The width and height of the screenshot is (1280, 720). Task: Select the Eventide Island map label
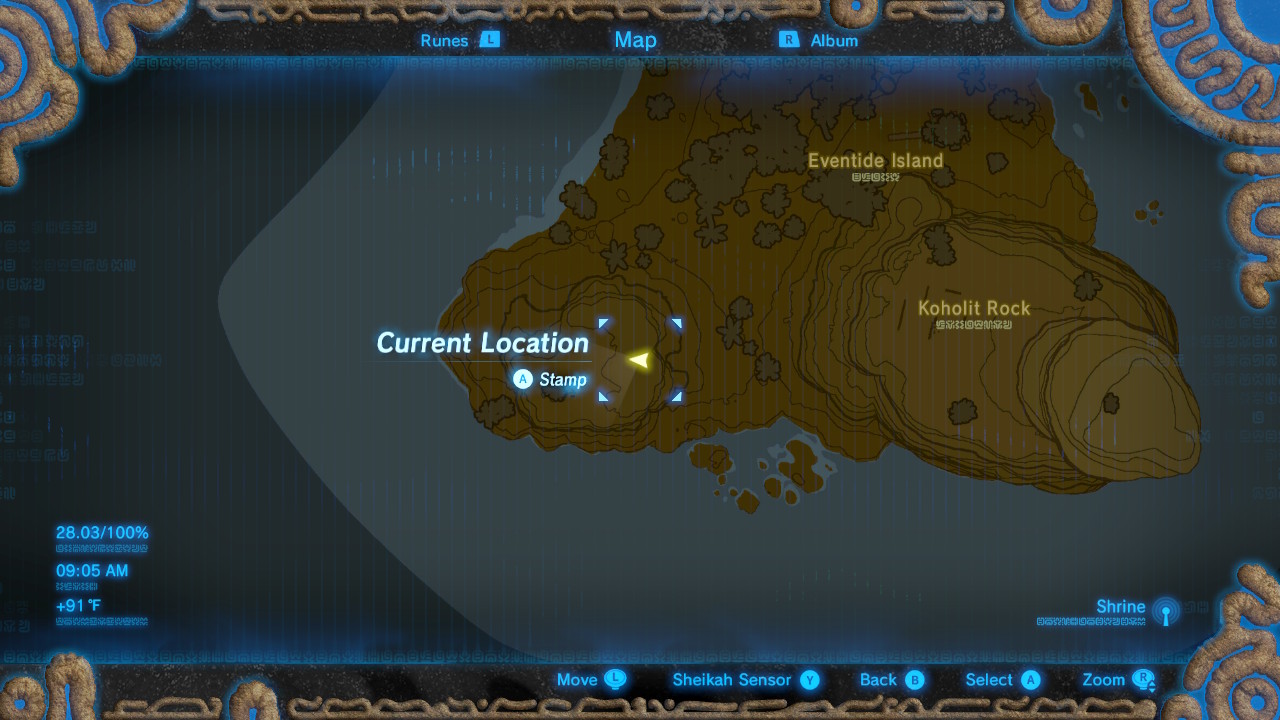coord(876,160)
